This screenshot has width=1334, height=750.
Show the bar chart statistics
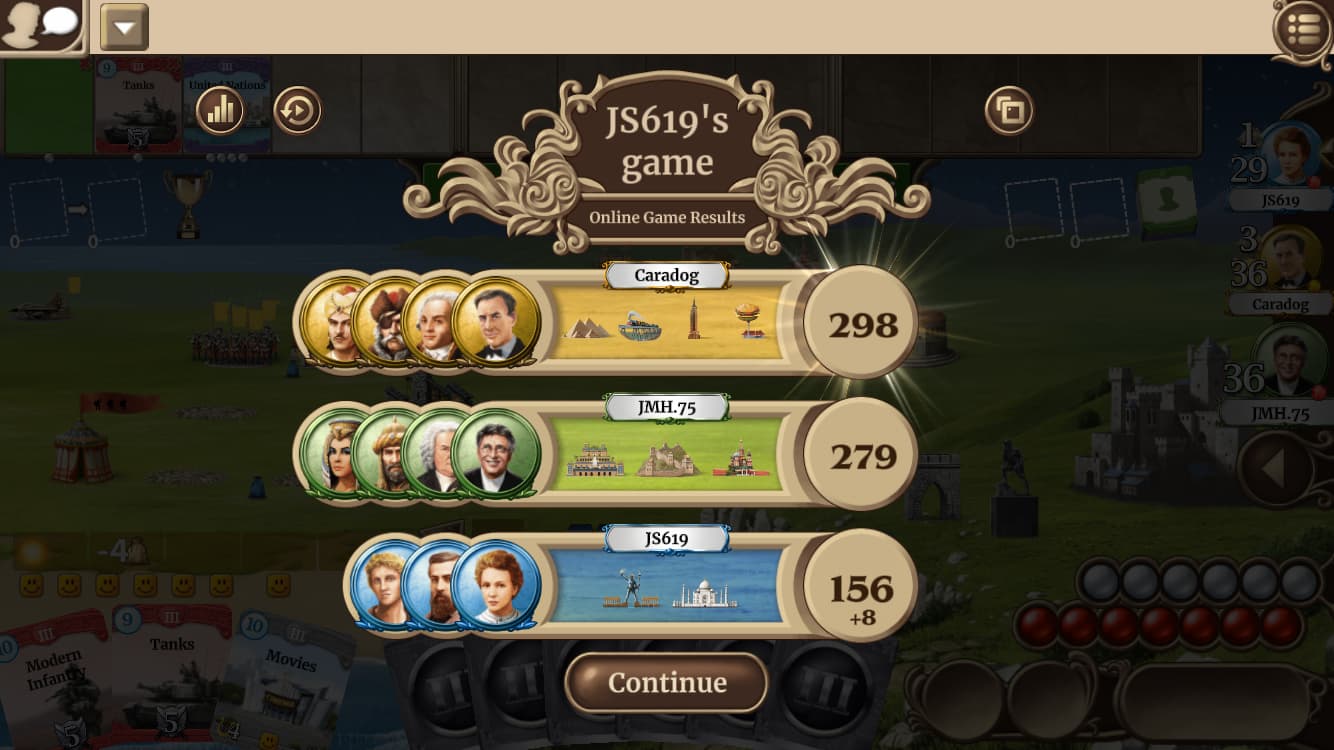tap(220, 110)
